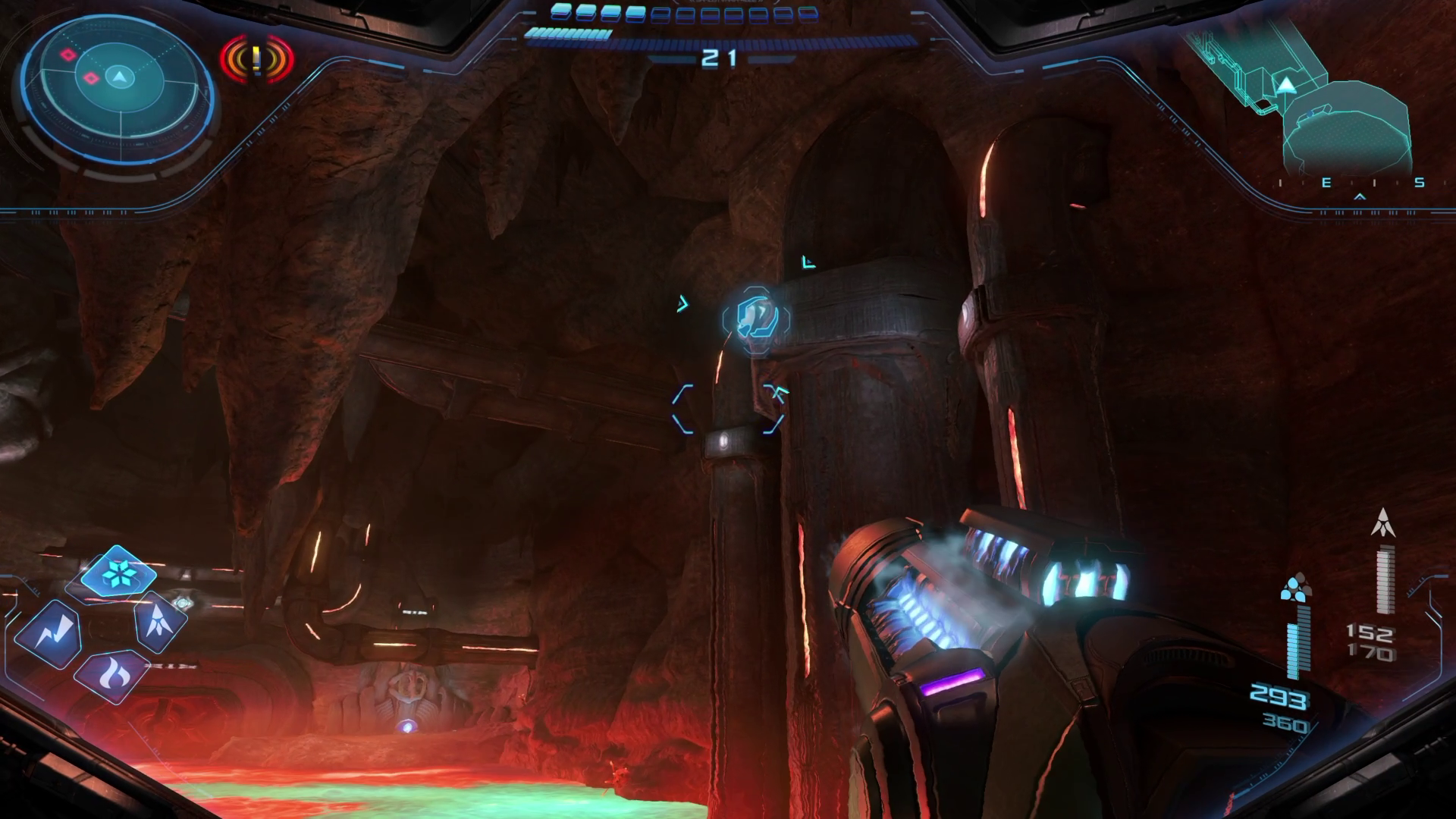Screen dimensions: 1456x819
Task: Click the glowing blue lock-on target marker
Action: point(755,319)
